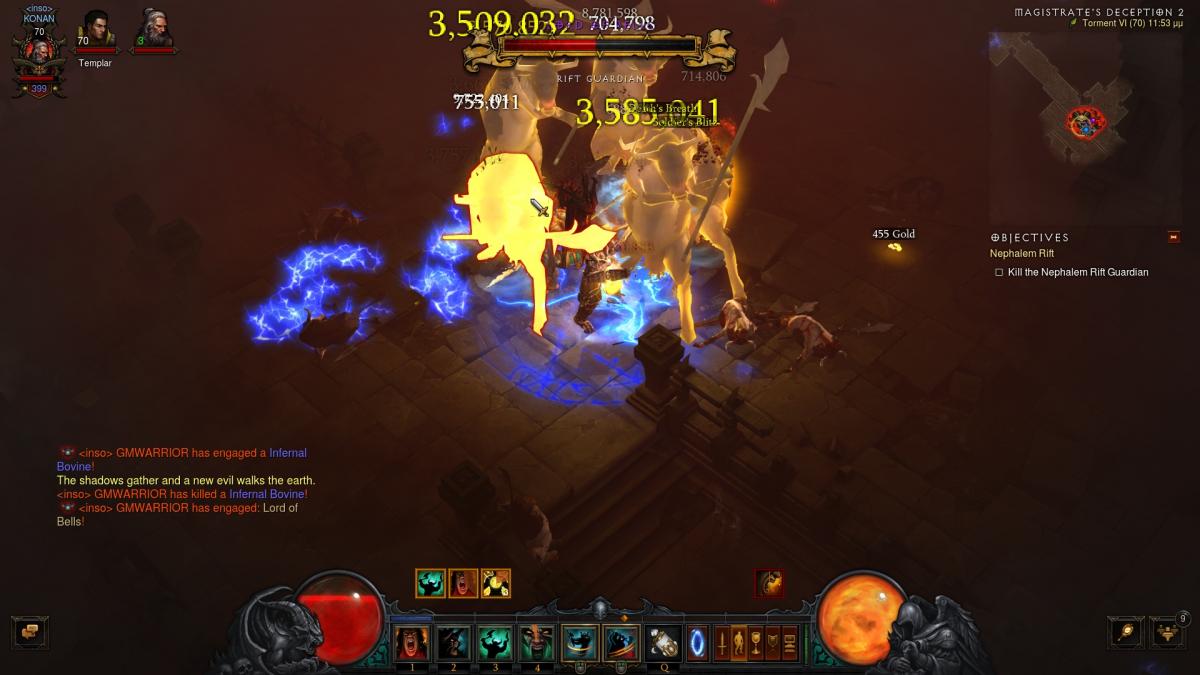Open the sword Skills menu button
The height and width of the screenshot is (675, 1200).
[x=721, y=641]
